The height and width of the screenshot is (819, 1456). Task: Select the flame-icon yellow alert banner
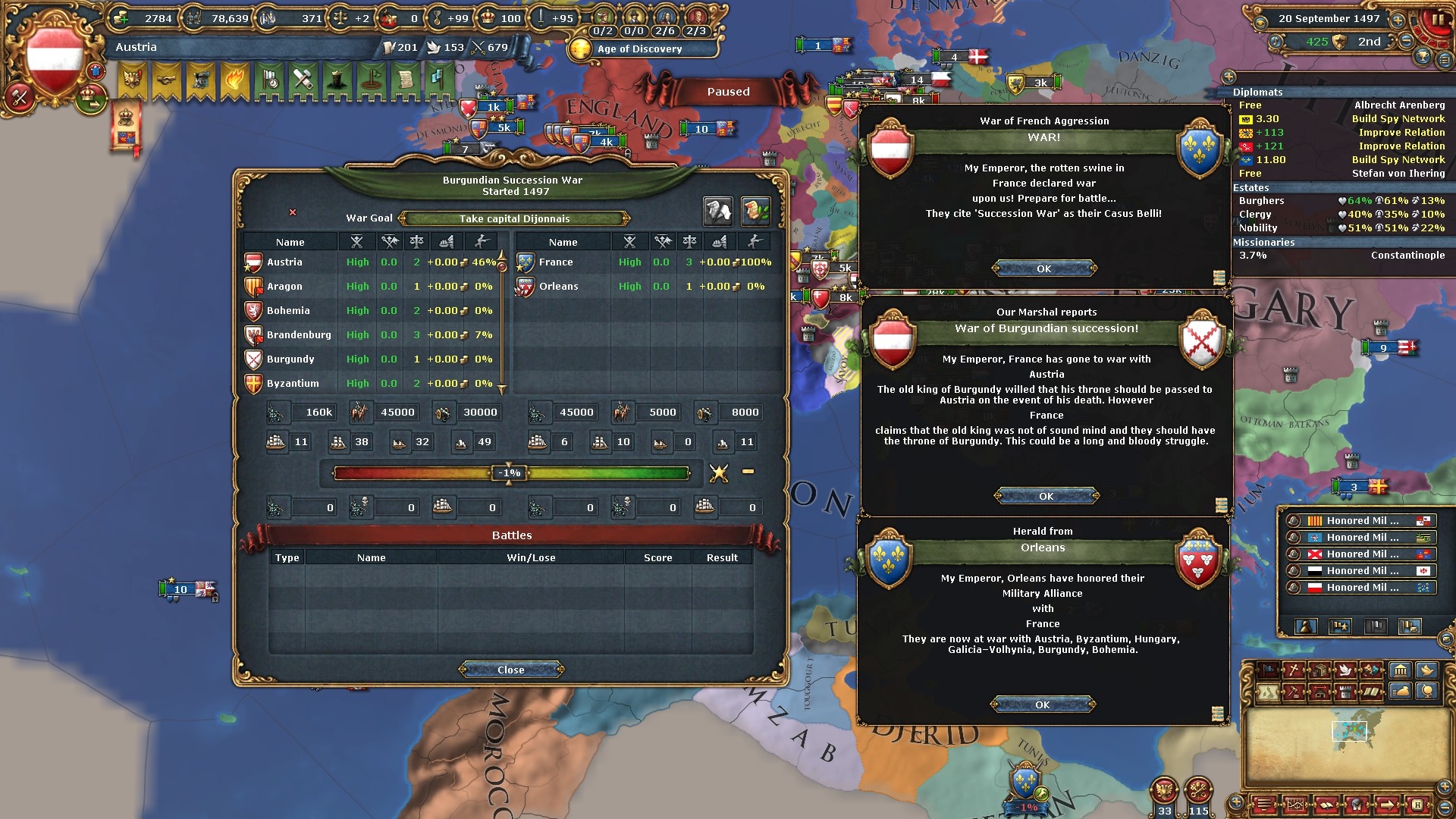click(234, 79)
